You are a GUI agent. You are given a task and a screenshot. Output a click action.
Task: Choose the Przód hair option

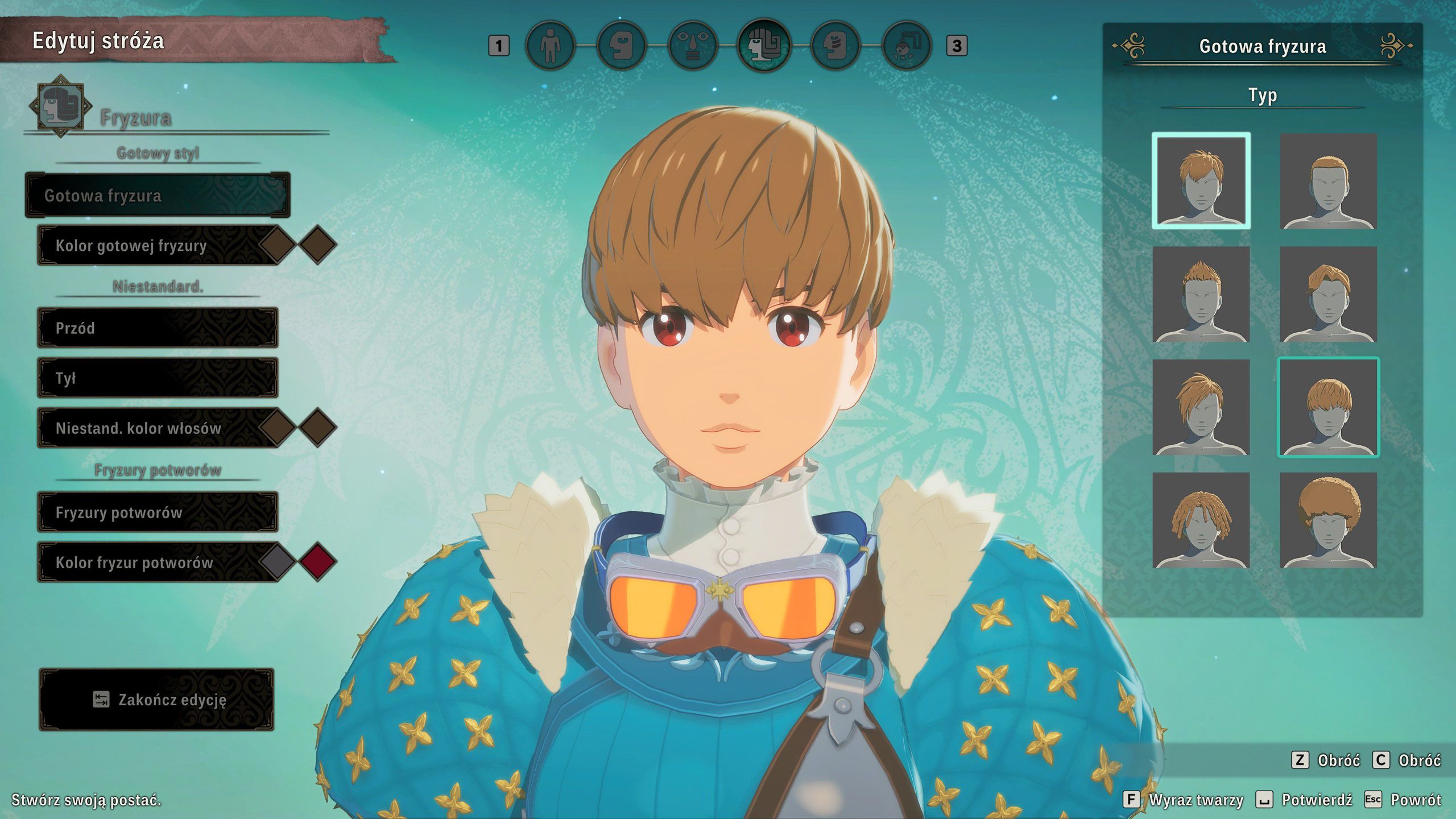(158, 328)
